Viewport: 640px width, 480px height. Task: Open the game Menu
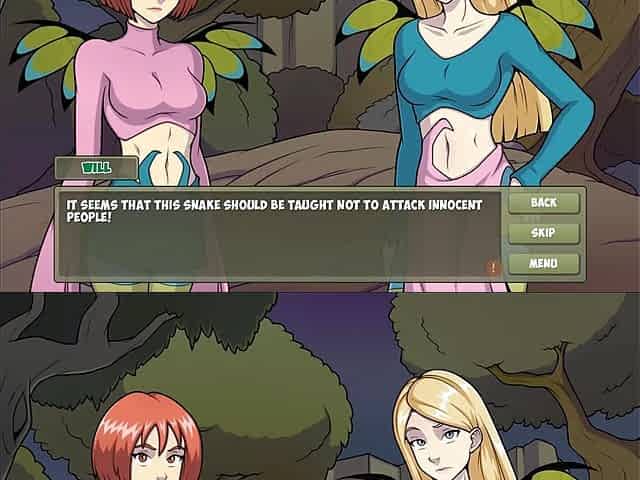pyautogui.click(x=543, y=264)
